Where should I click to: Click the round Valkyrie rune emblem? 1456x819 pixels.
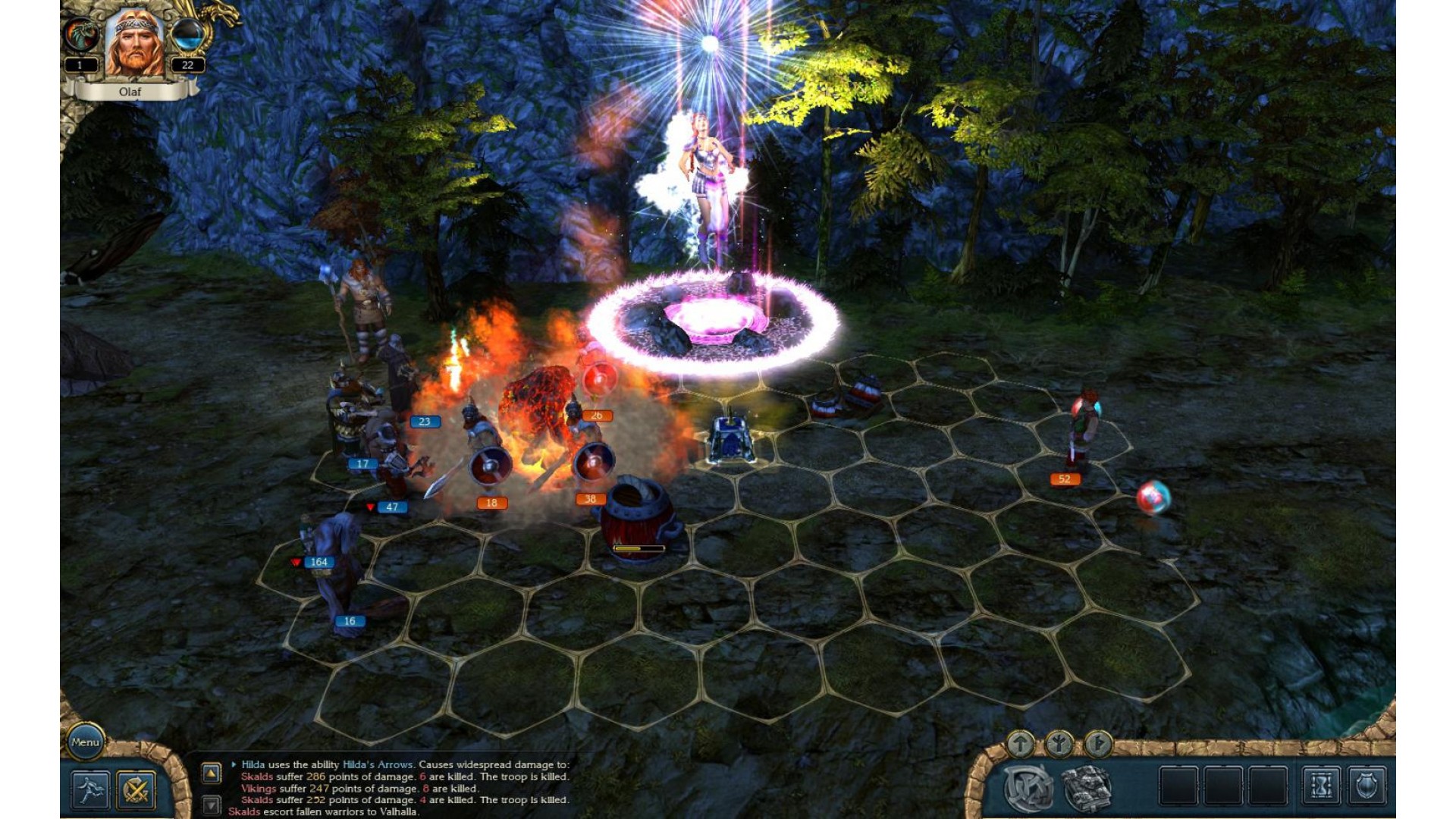pos(1028,787)
